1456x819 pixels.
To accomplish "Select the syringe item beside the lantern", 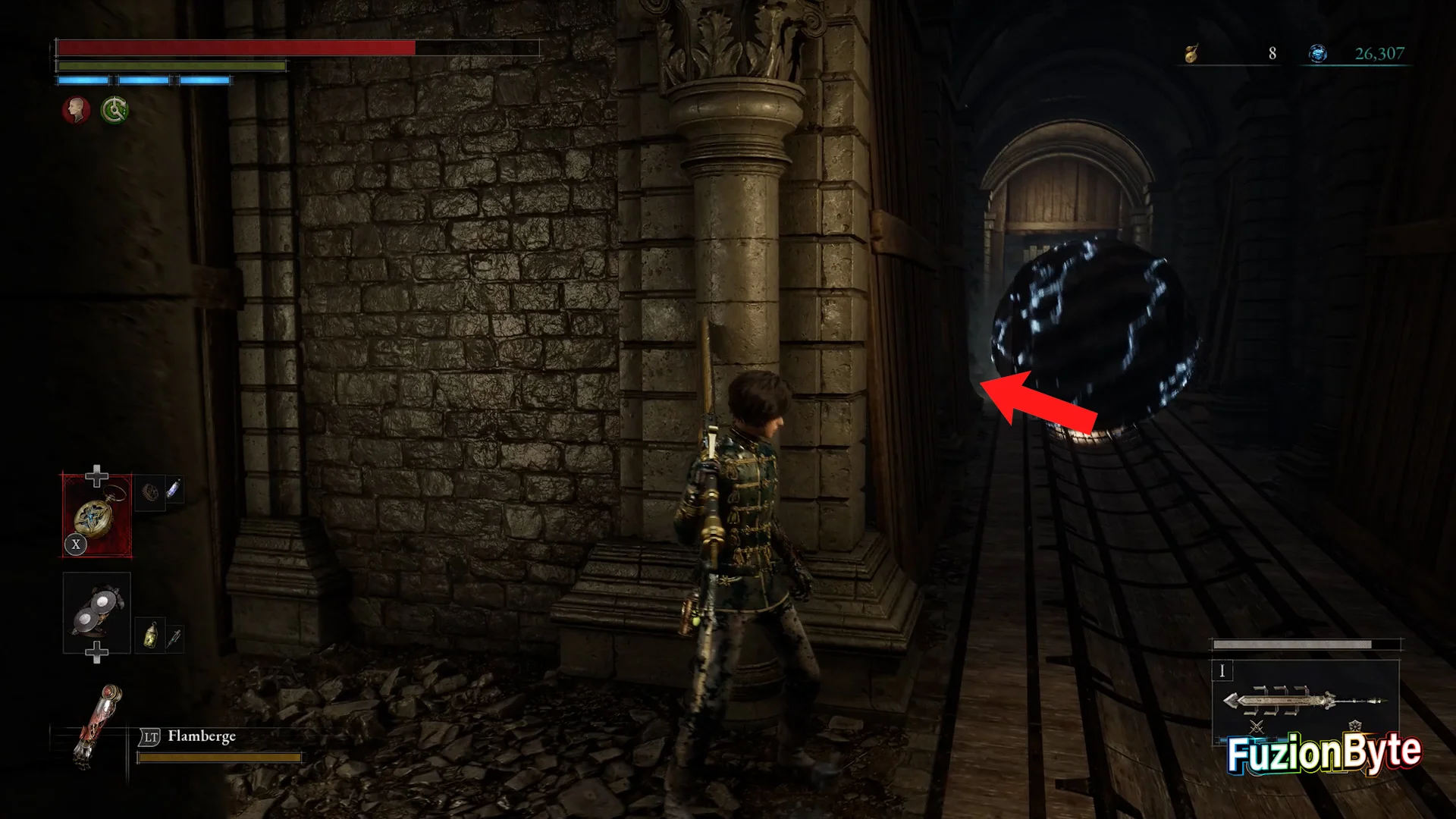I will click(x=174, y=638).
